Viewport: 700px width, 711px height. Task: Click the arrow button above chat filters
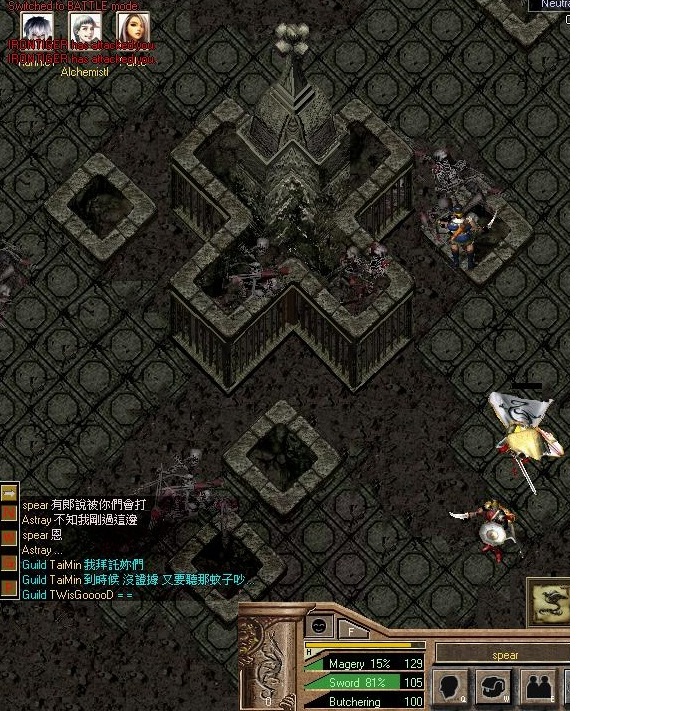[x=9, y=491]
